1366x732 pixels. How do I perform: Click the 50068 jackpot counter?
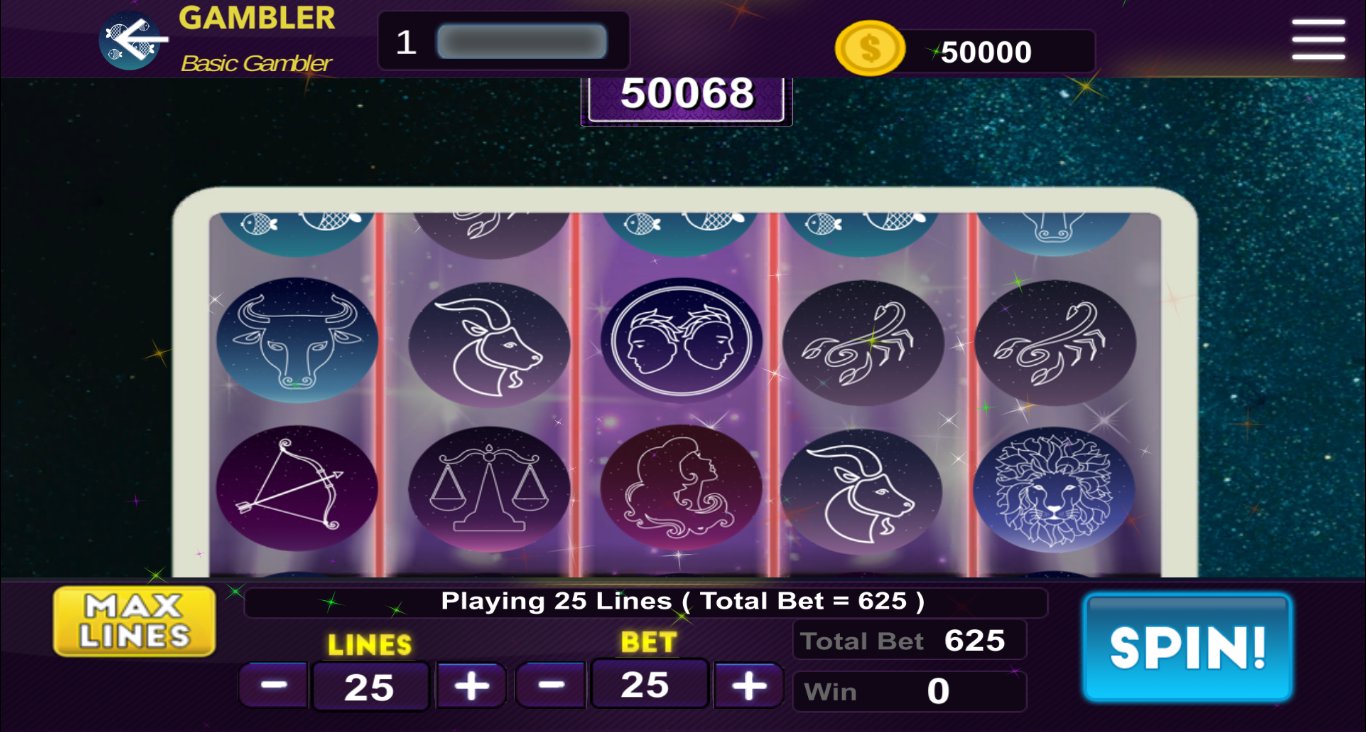685,93
